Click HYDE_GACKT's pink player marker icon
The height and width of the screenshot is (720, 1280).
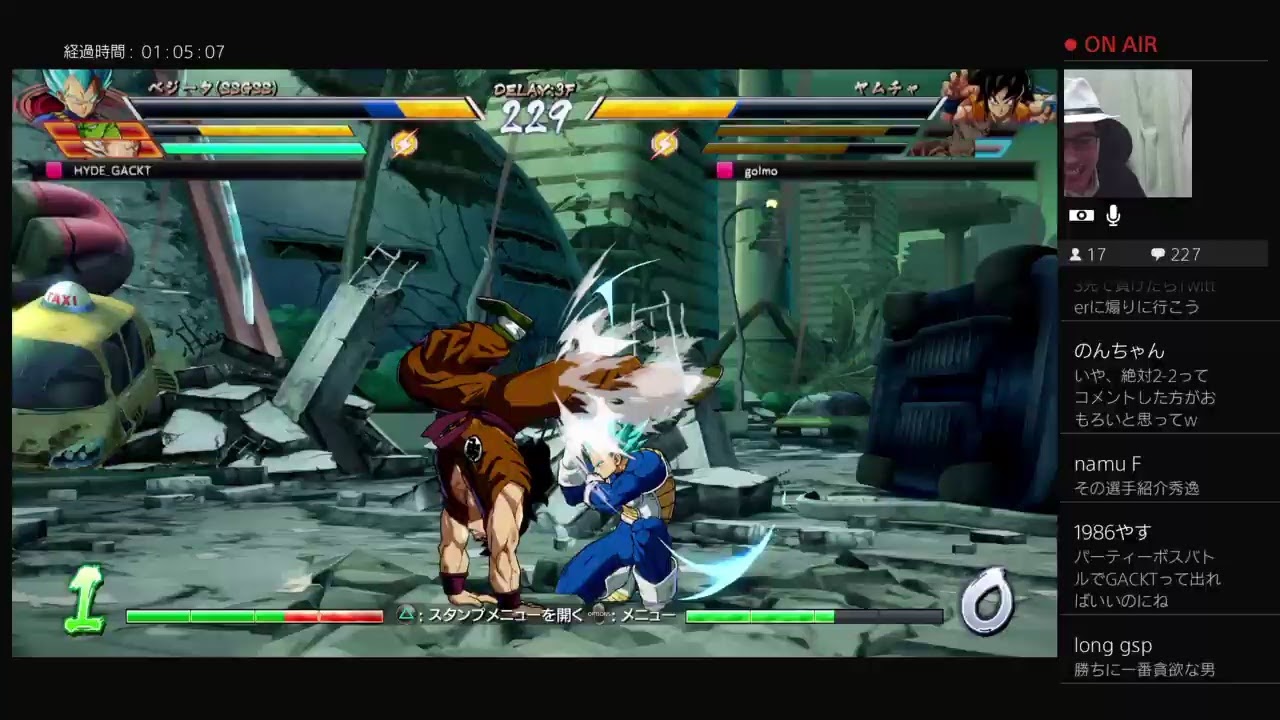coord(54,170)
